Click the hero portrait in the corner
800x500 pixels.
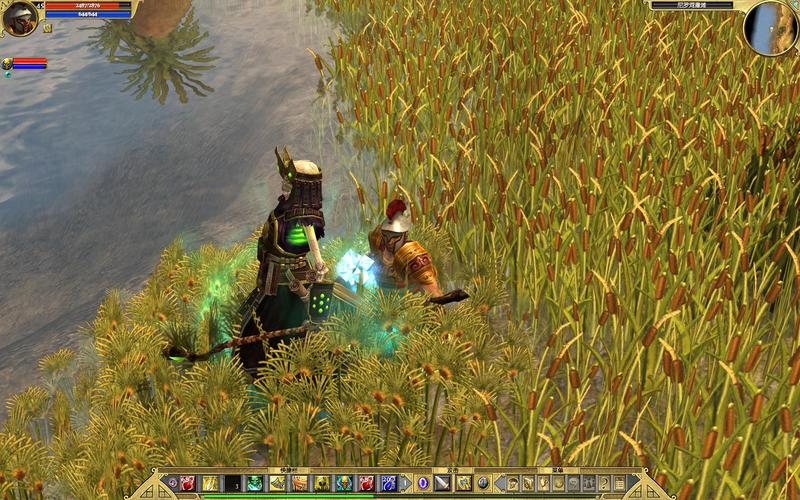point(20,18)
